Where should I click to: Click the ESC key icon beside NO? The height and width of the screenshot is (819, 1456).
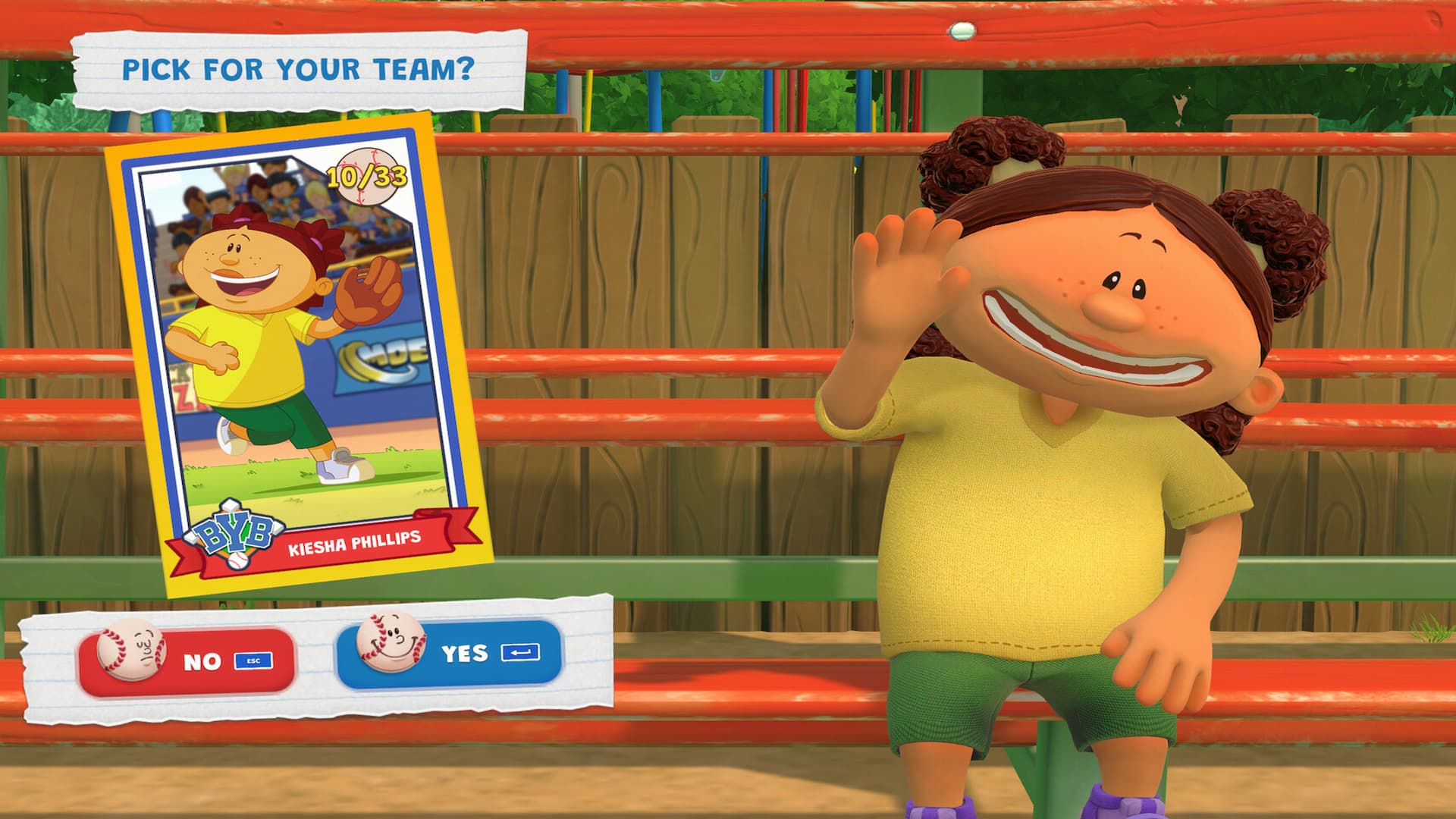pyautogui.click(x=254, y=661)
